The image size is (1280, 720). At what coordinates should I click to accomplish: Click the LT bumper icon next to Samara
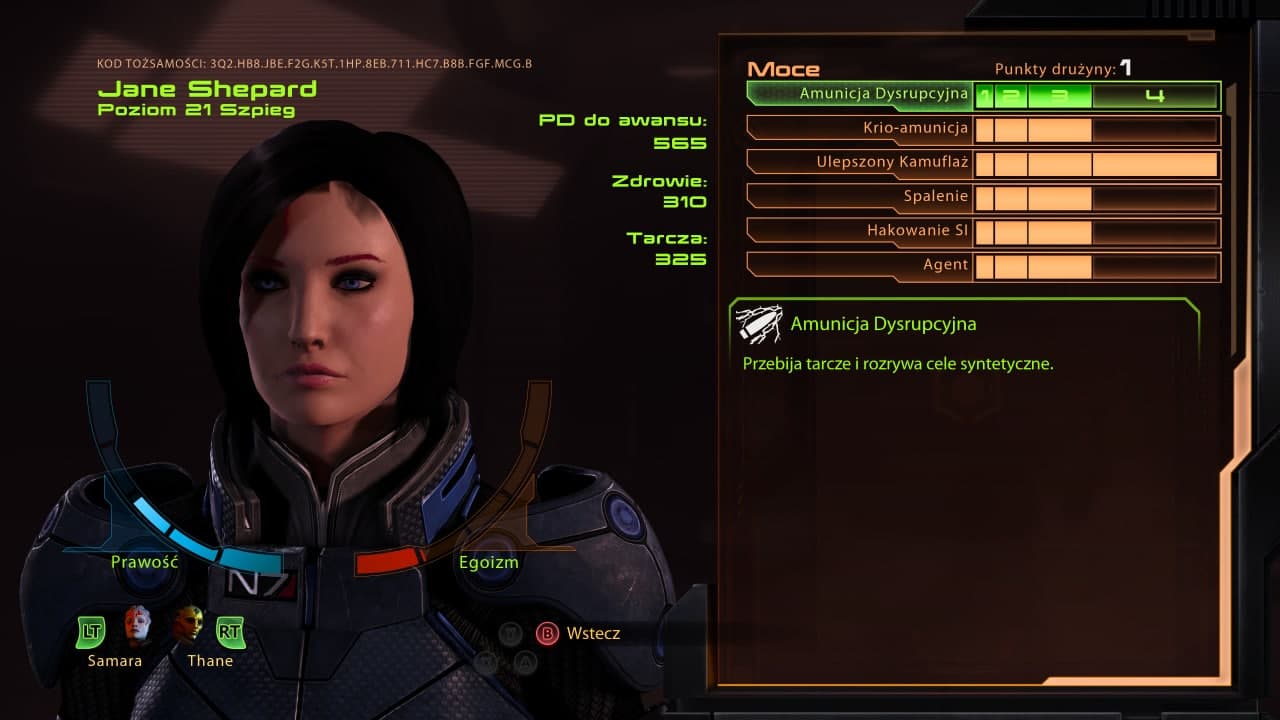coord(89,632)
